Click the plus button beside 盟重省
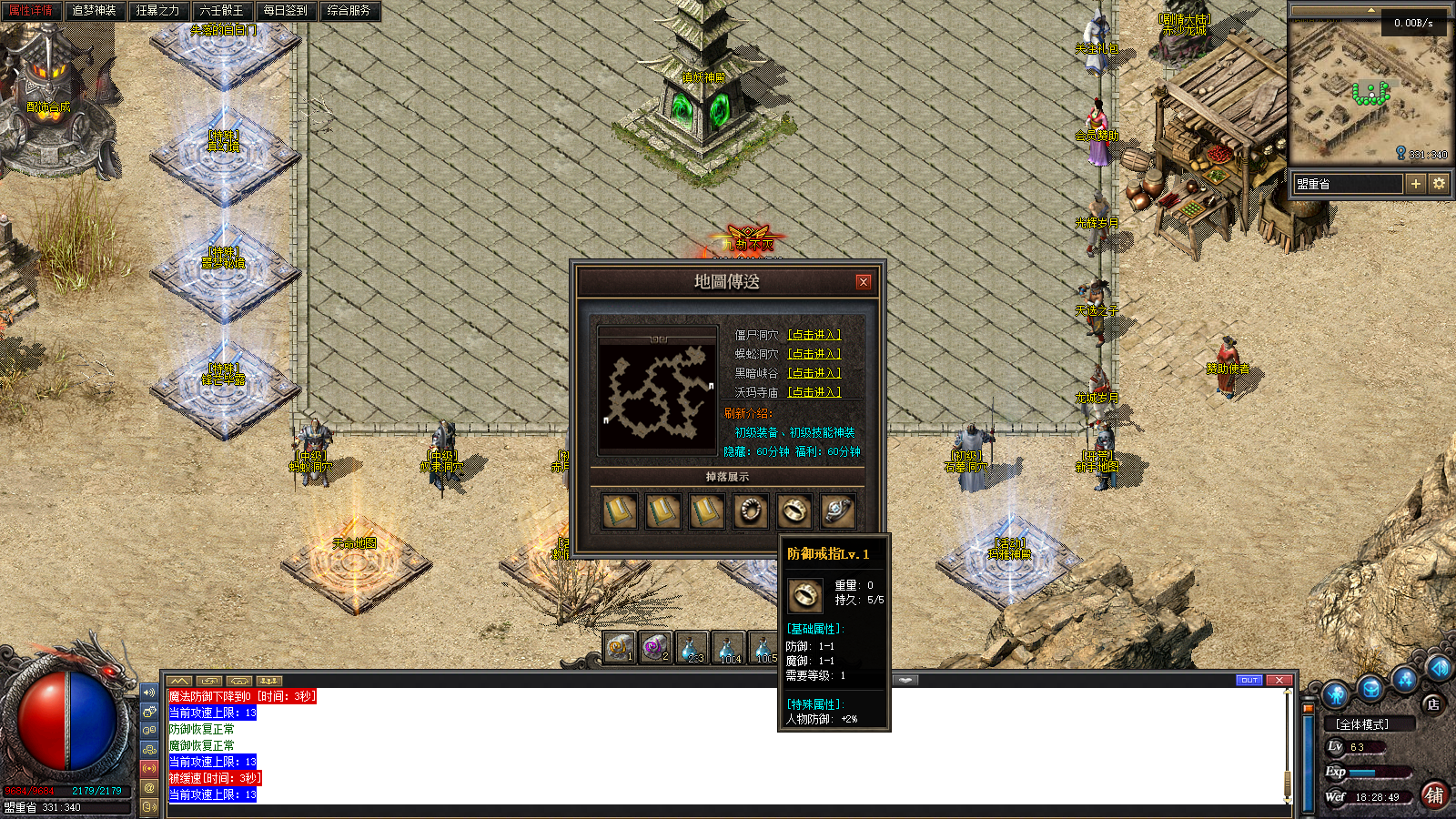1456x819 pixels. point(1415,184)
